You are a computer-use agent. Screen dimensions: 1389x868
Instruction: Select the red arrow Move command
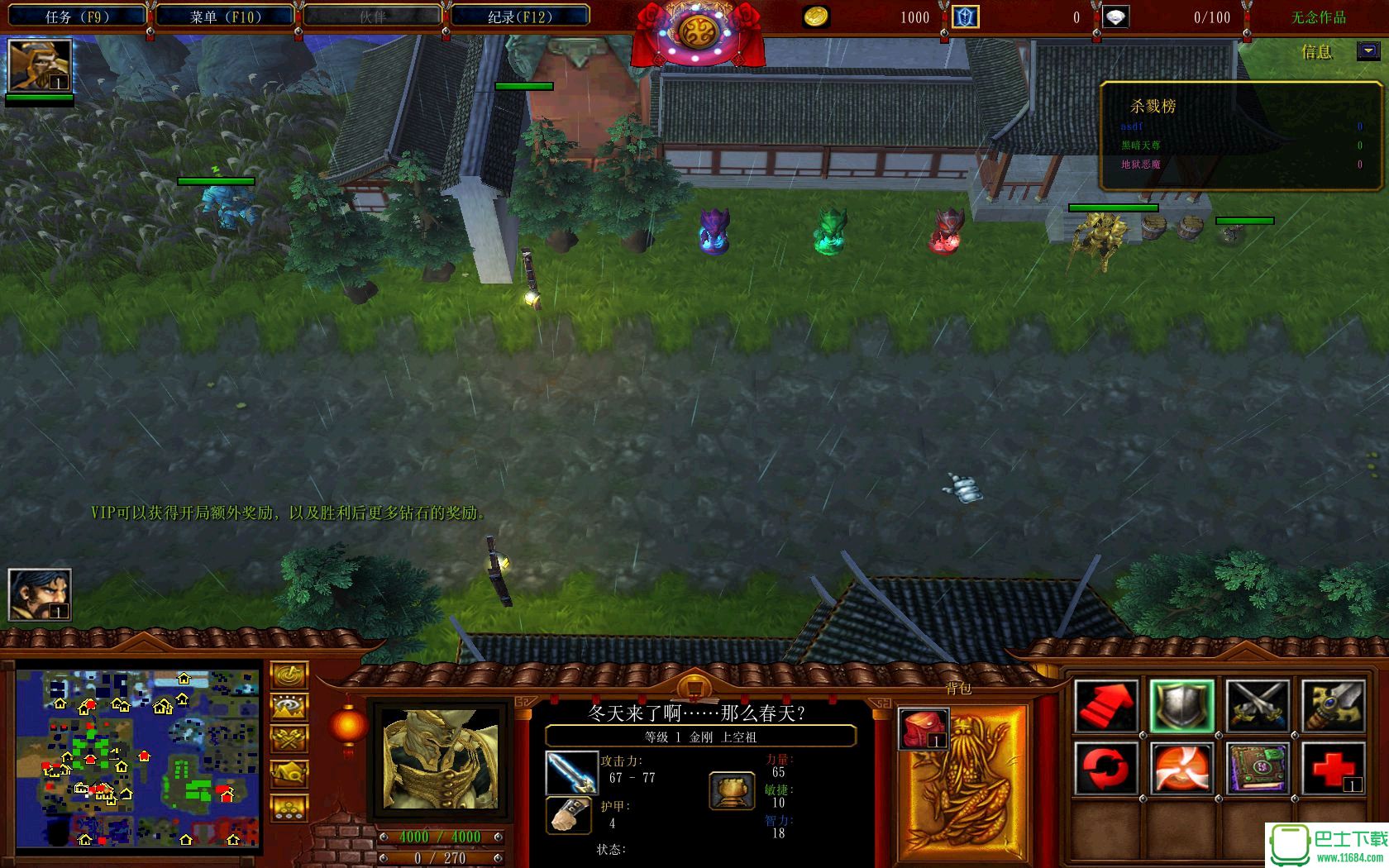click(1105, 706)
